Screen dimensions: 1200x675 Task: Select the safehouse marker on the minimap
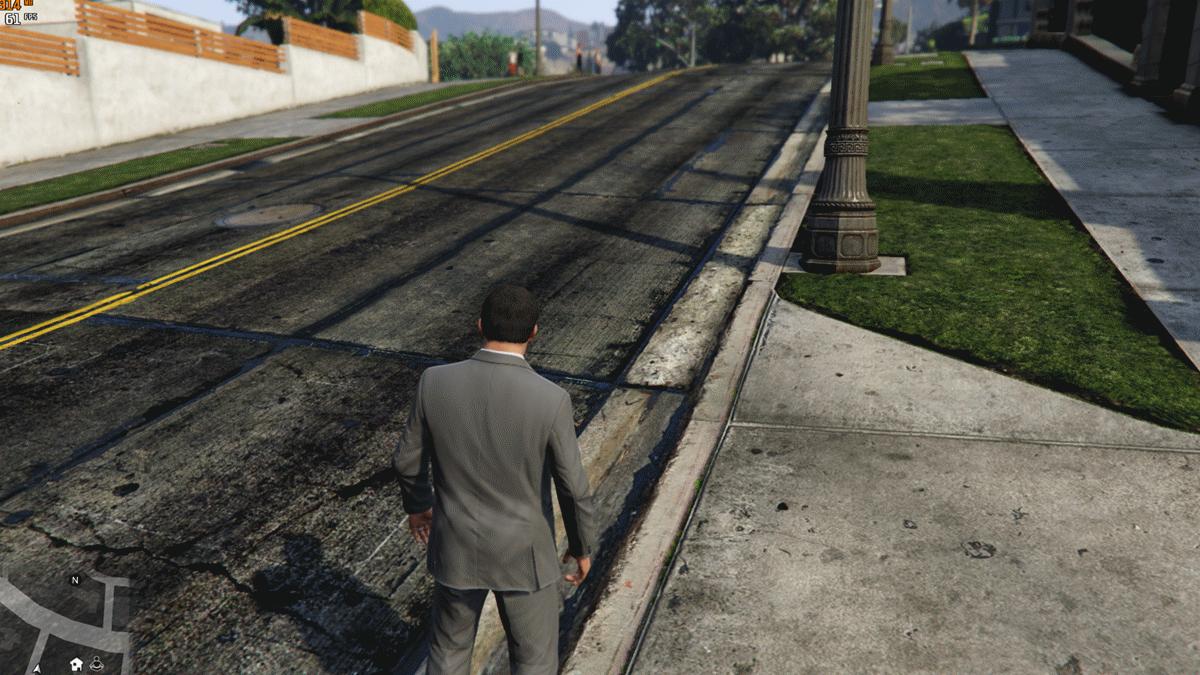[76, 663]
